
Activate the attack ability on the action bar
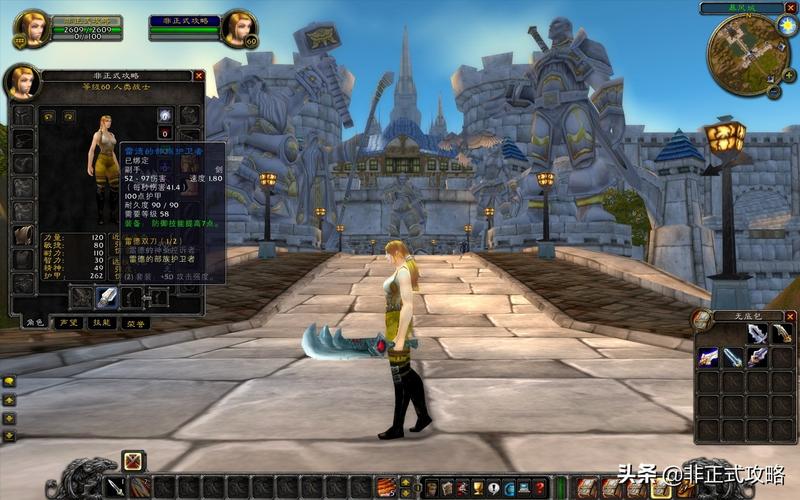(x=117, y=488)
